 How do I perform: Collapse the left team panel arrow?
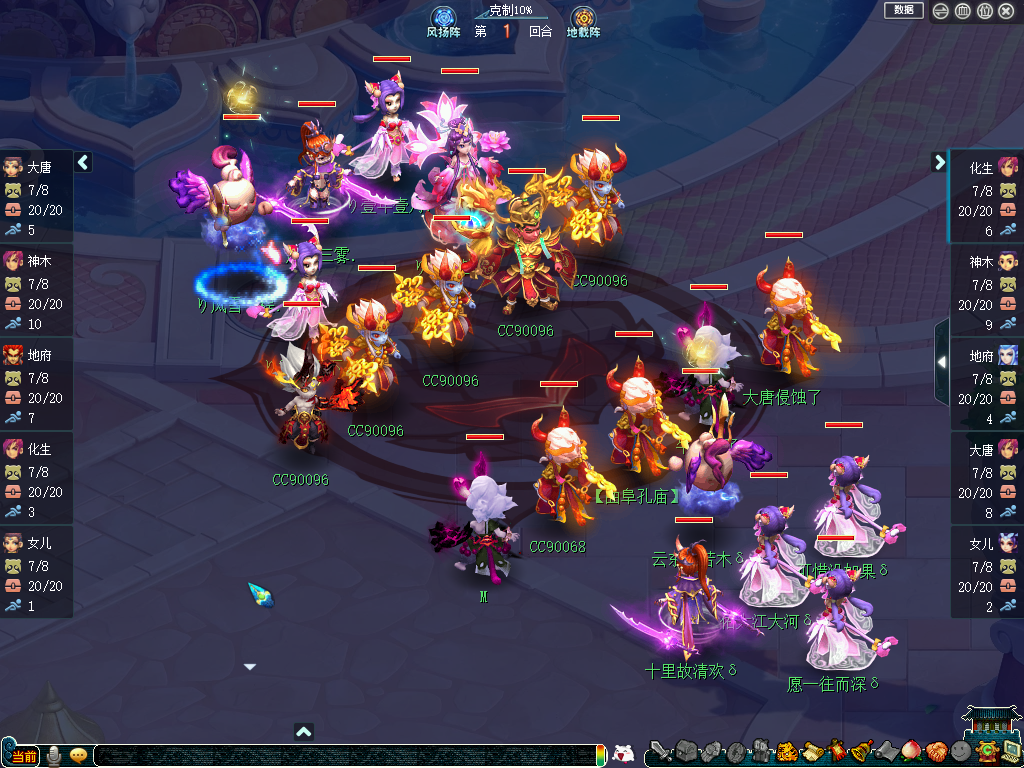[83, 162]
